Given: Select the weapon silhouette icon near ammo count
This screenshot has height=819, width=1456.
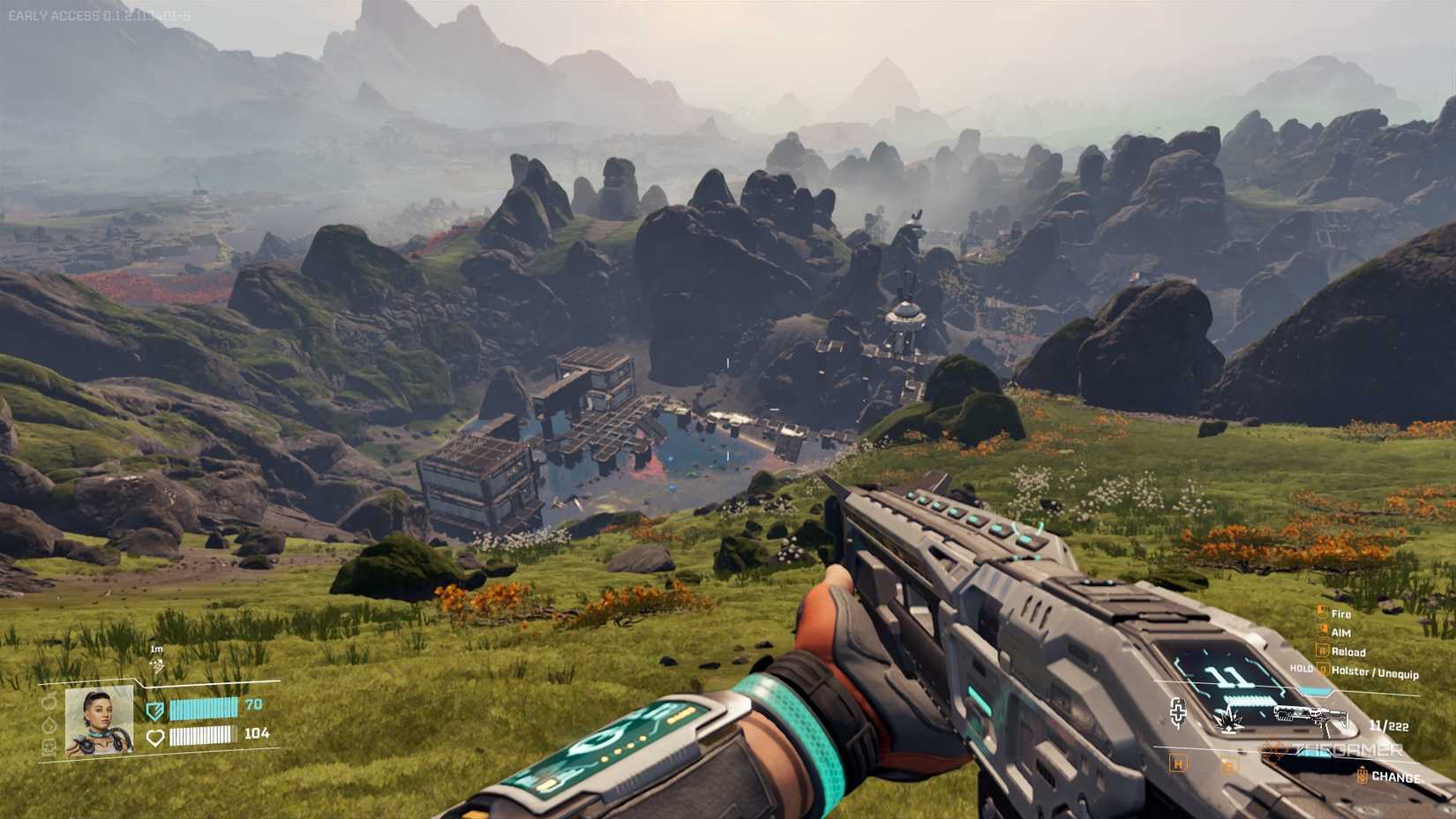Looking at the screenshot, I should coord(1312,716).
